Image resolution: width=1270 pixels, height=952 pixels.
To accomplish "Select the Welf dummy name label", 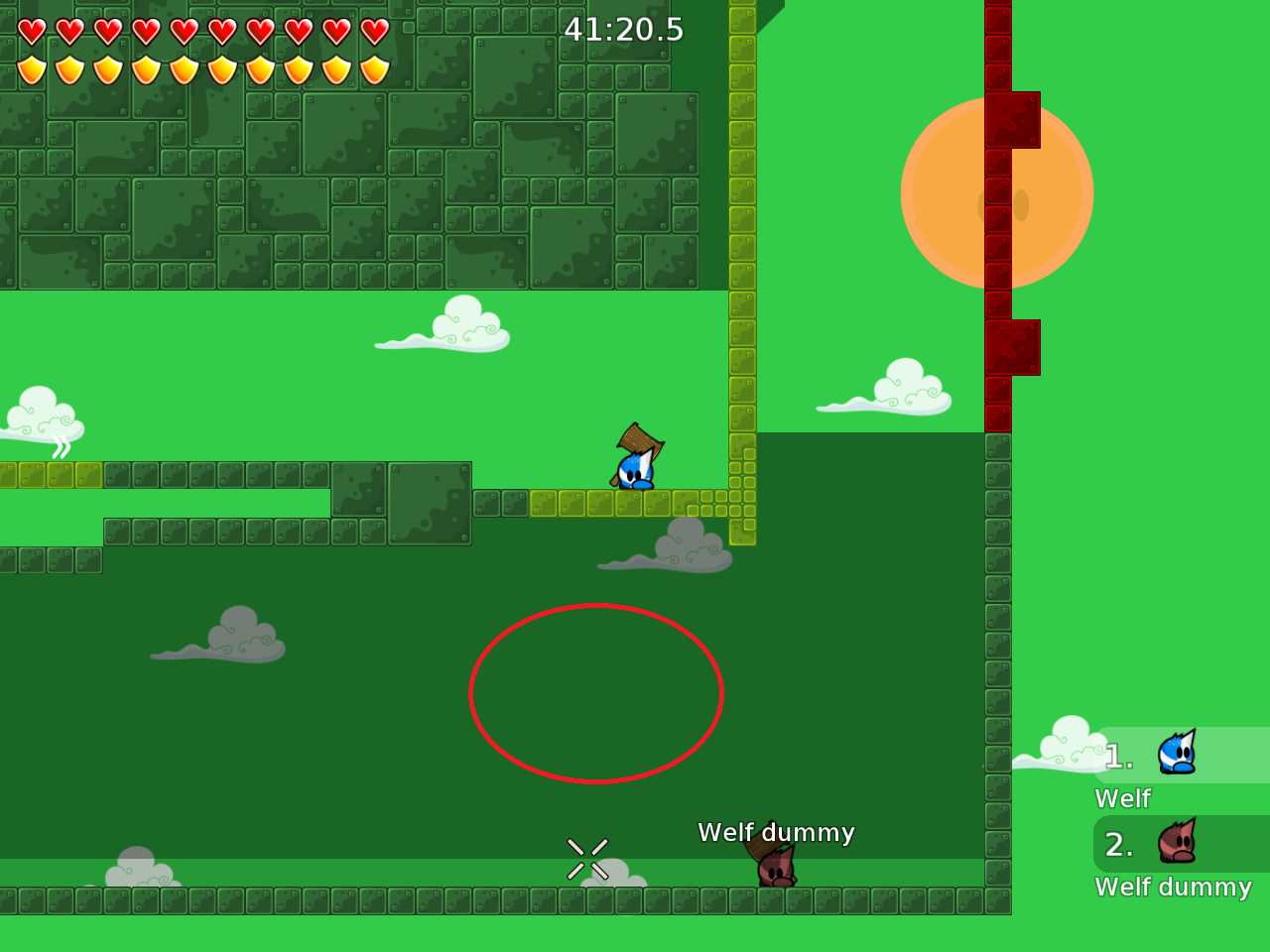I will coord(1174,887).
